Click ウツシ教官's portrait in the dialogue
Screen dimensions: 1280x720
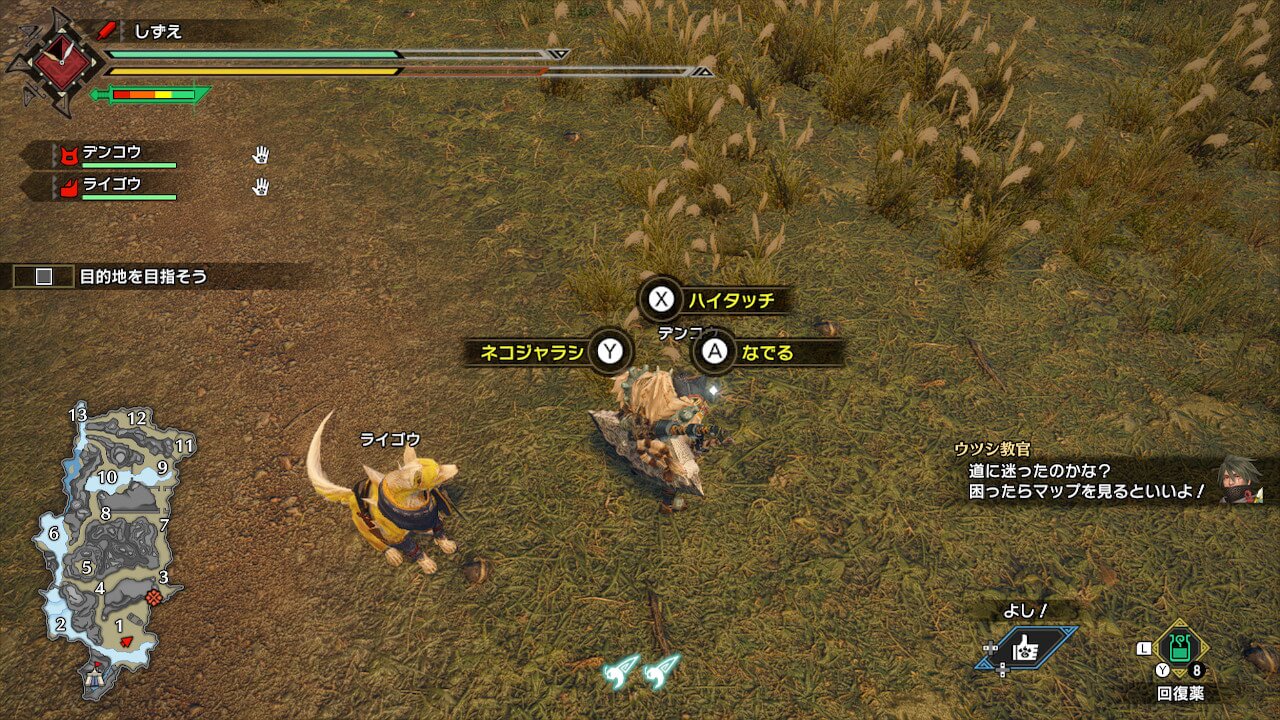pos(1240,481)
